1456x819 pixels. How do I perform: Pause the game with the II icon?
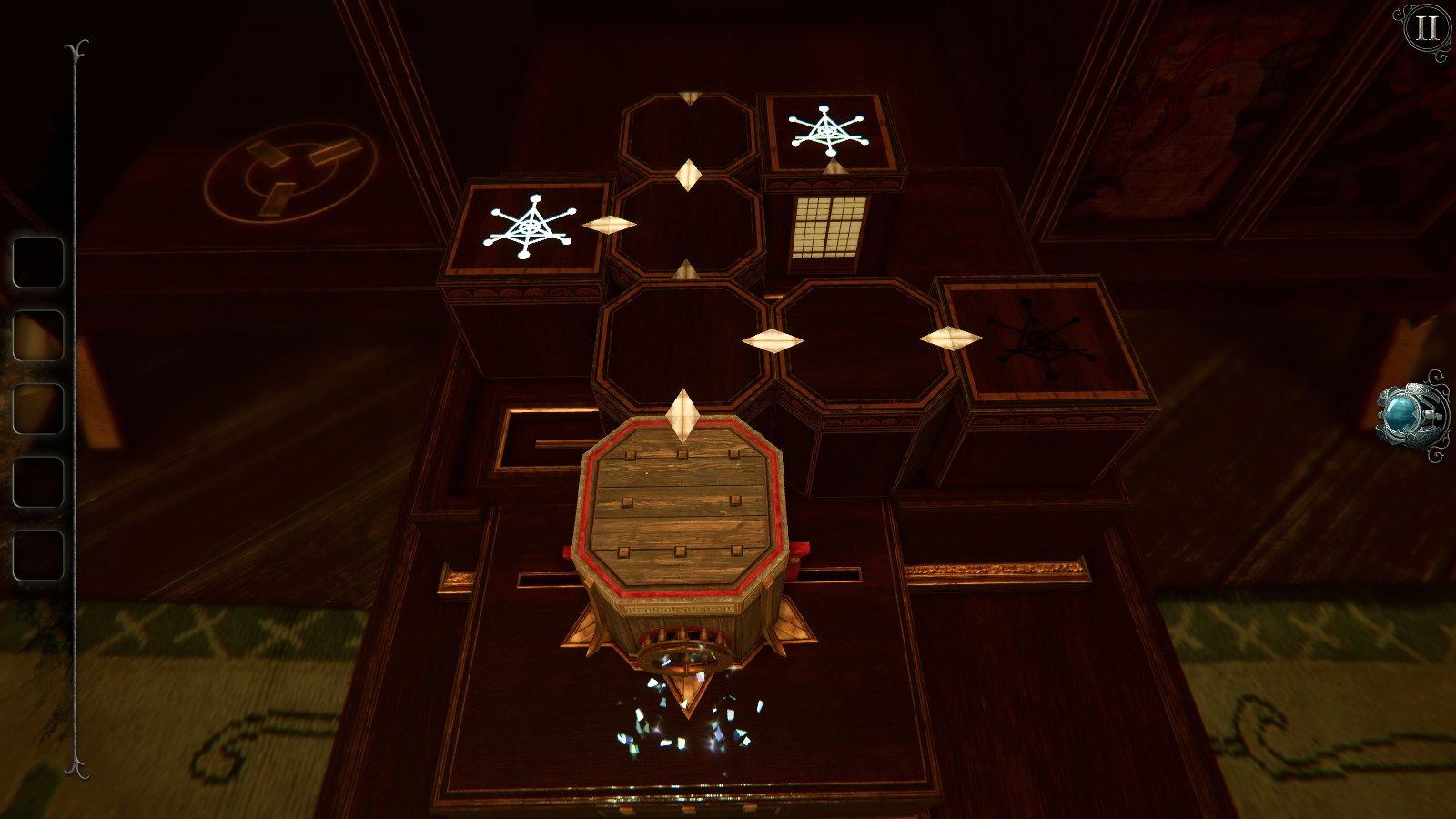[1425, 29]
